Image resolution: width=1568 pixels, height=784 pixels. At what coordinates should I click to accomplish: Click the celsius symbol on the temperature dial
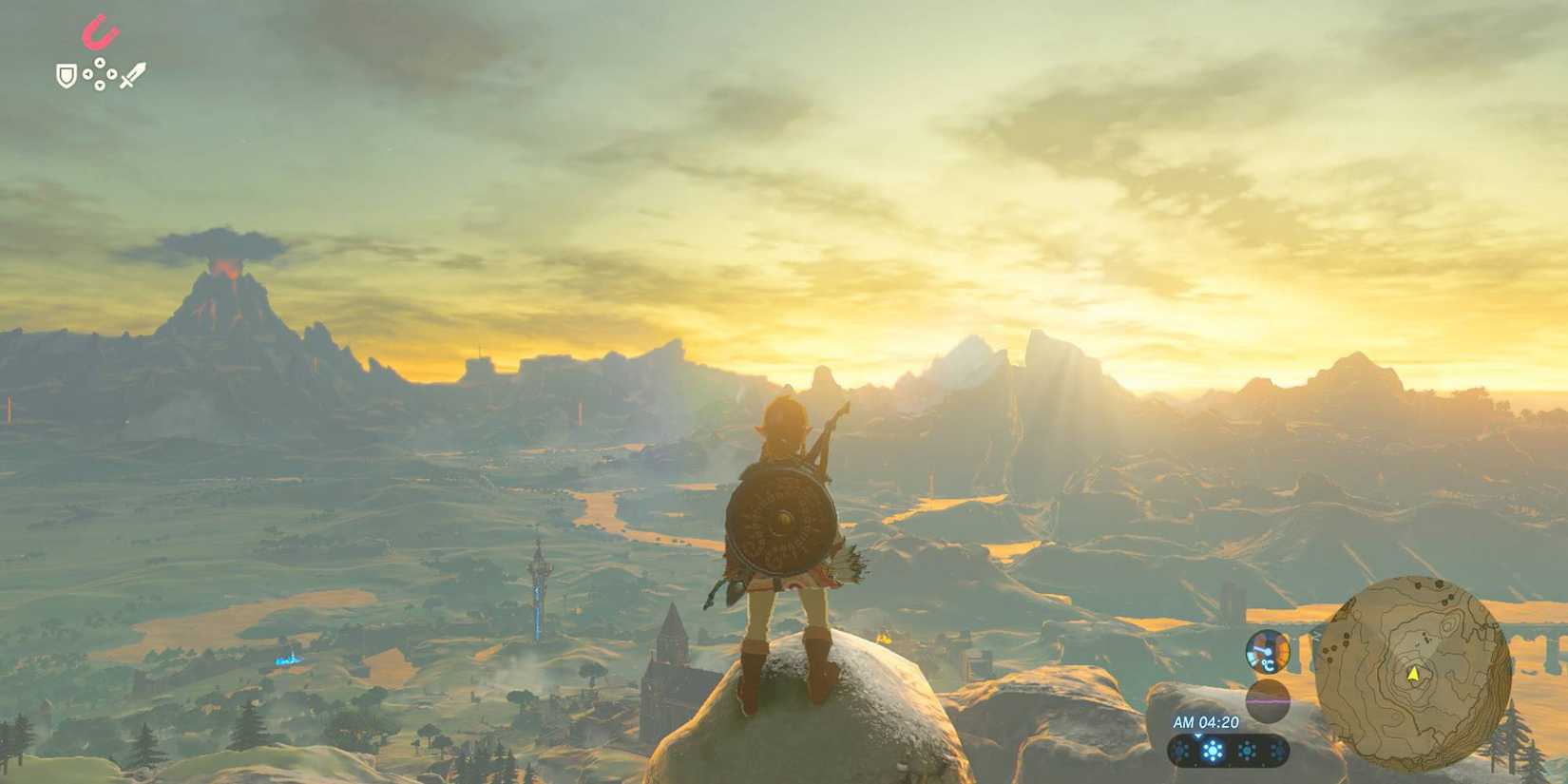pyautogui.click(x=1268, y=665)
